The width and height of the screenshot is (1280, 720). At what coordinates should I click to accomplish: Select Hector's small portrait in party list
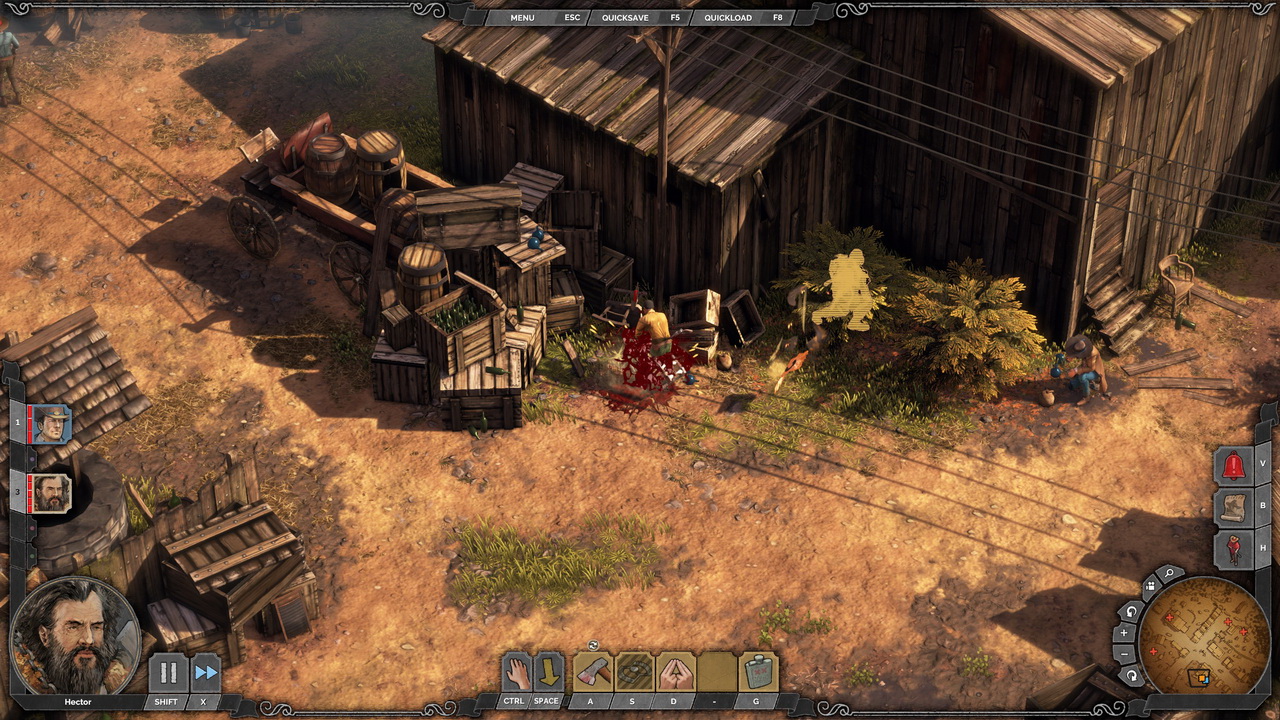[51, 492]
